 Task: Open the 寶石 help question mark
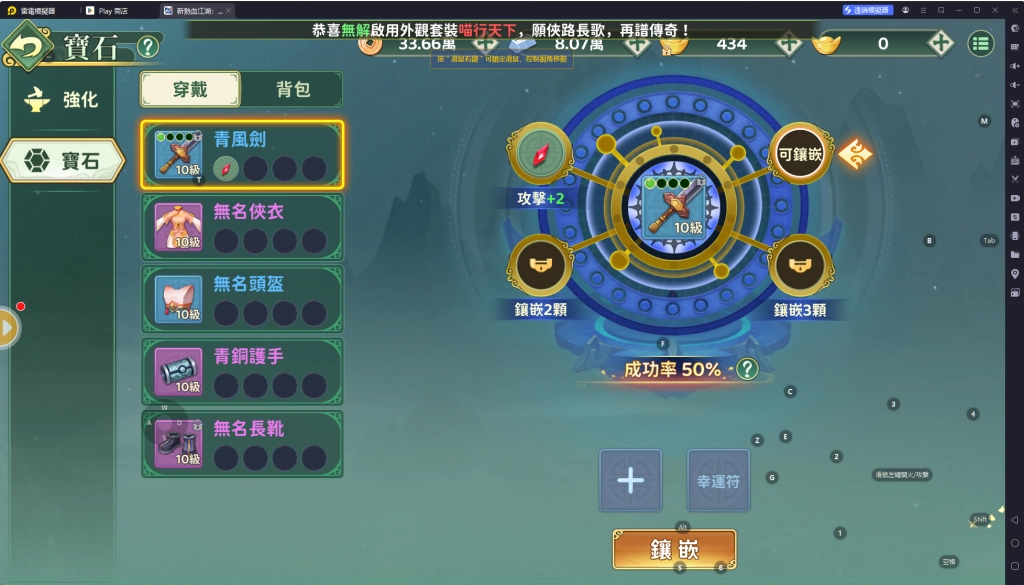147,47
